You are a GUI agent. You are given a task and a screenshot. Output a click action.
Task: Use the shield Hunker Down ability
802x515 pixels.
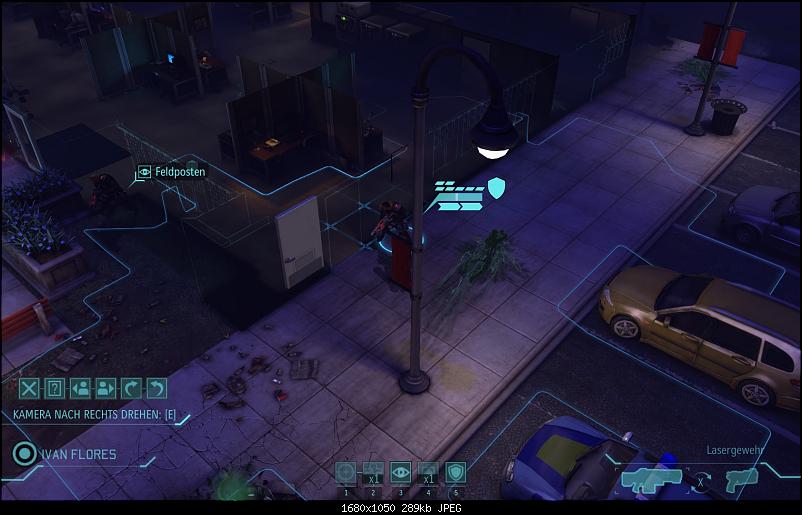tap(455, 473)
